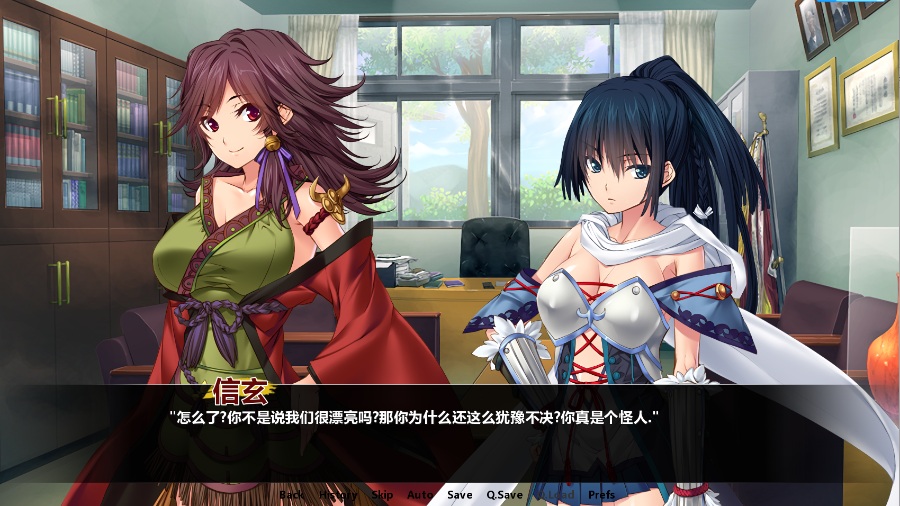Quick load with Q.Load
Image resolution: width=900 pixels, height=506 pixels.
555,495
